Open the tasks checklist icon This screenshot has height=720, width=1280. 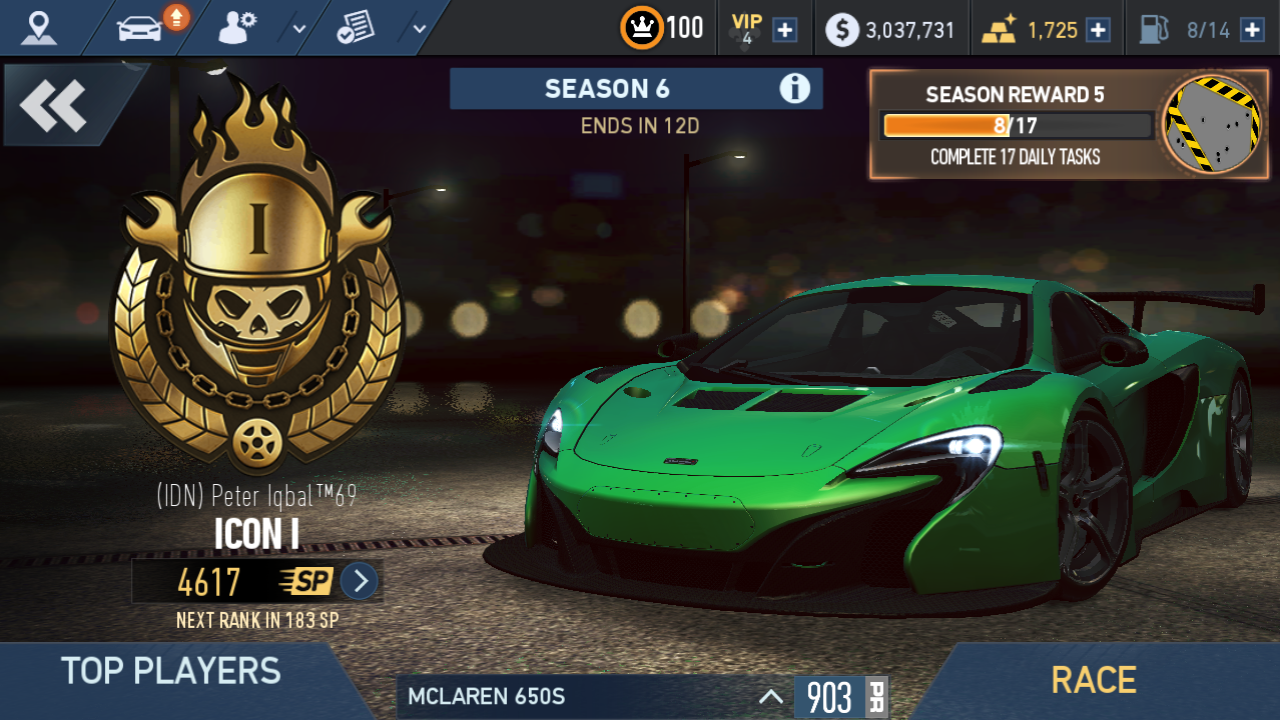coord(355,28)
